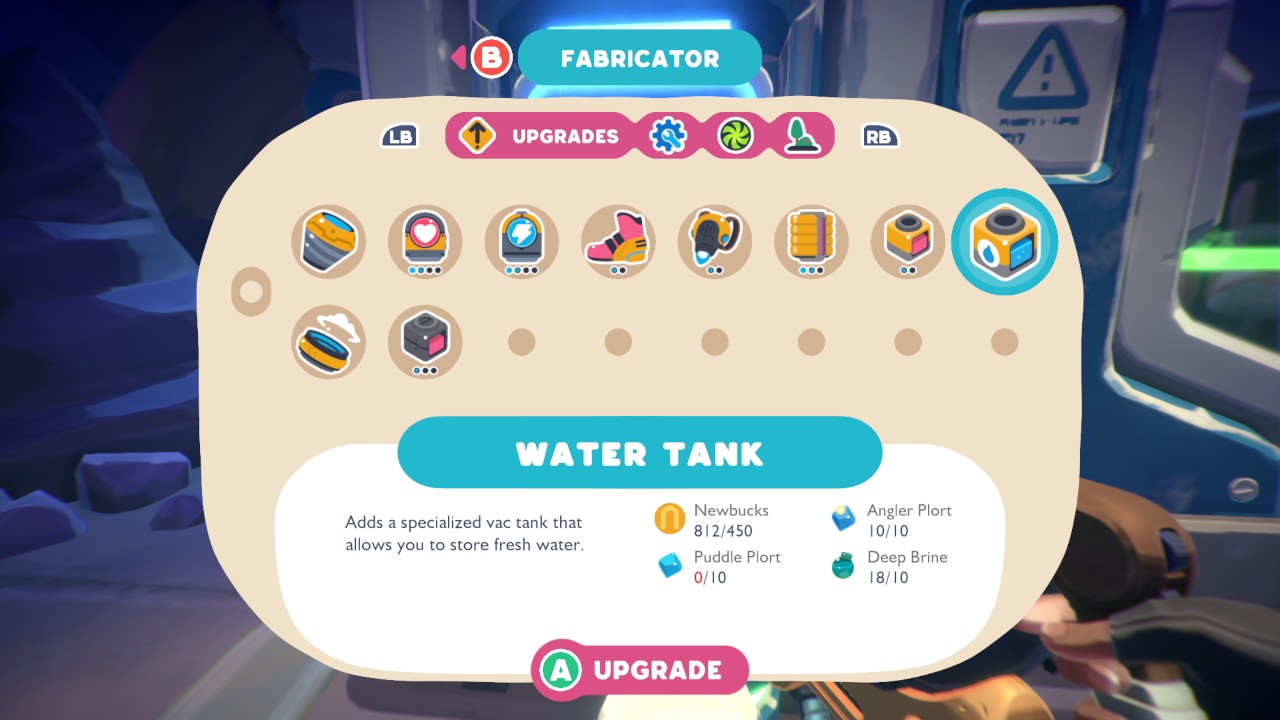The width and height of the screenshot is (1280, 720).
Task: Click the Puddle Plort icon
Action: [668, 566]
